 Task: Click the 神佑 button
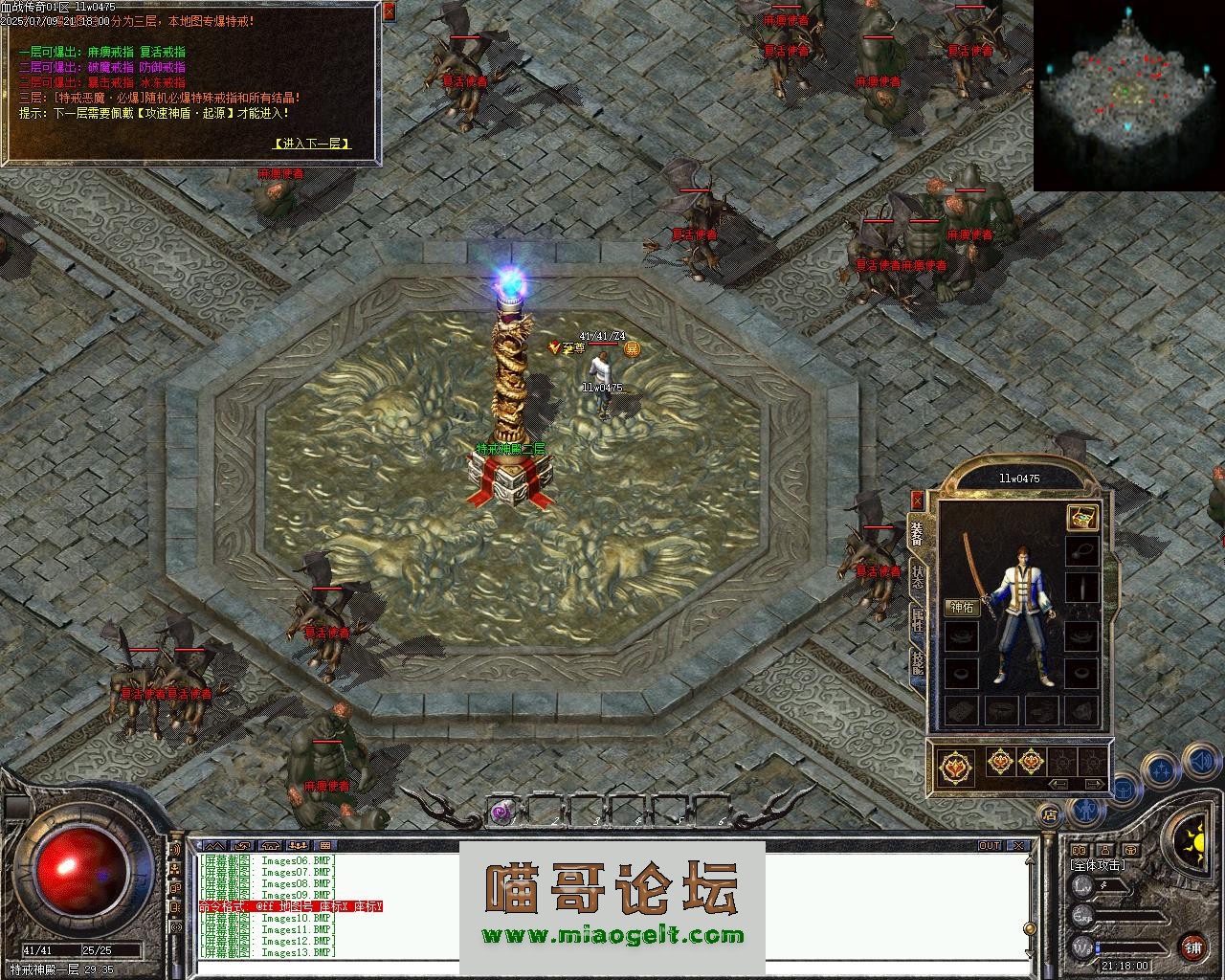(962, 607)
